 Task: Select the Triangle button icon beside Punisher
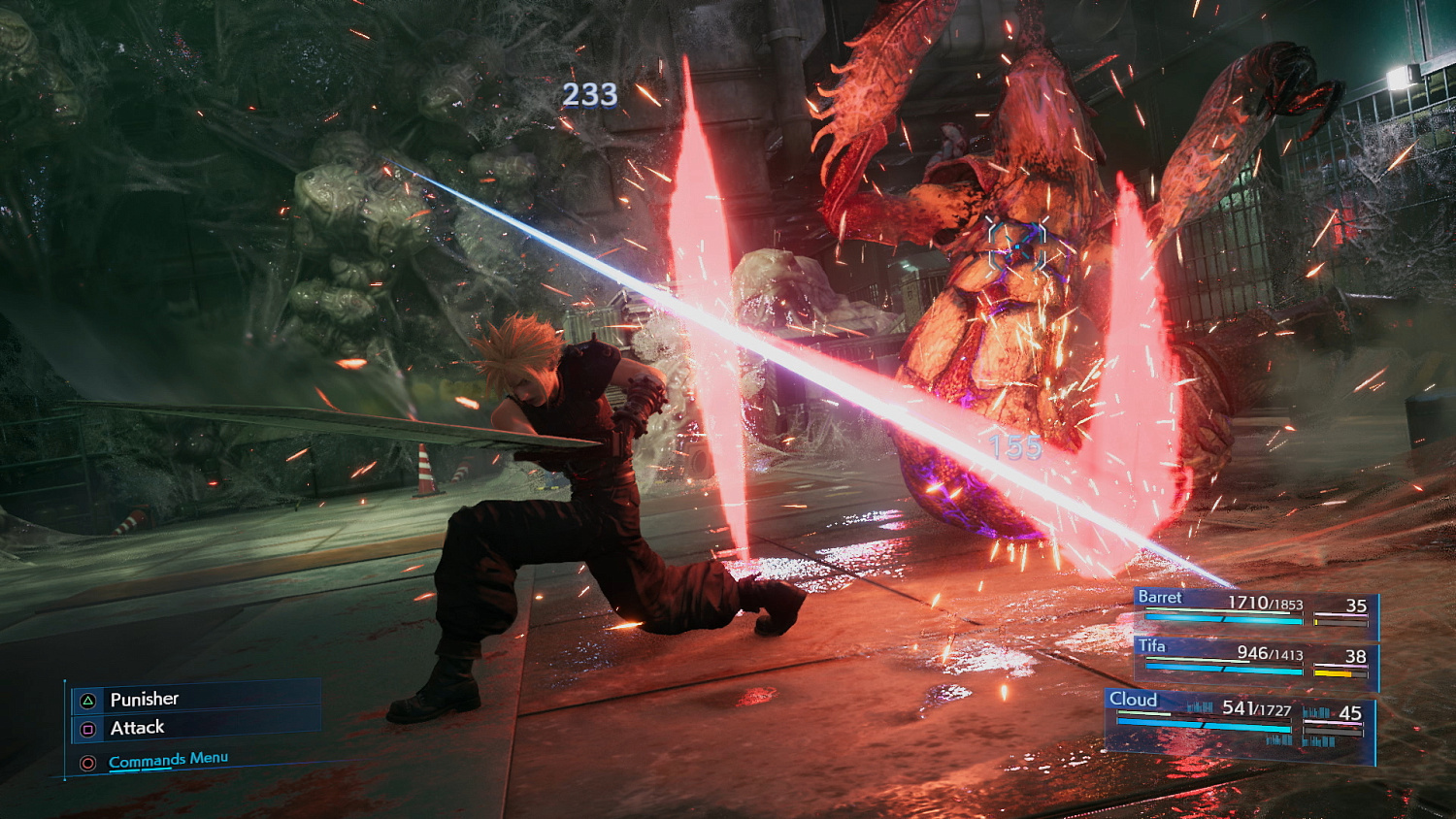point(86,698)
